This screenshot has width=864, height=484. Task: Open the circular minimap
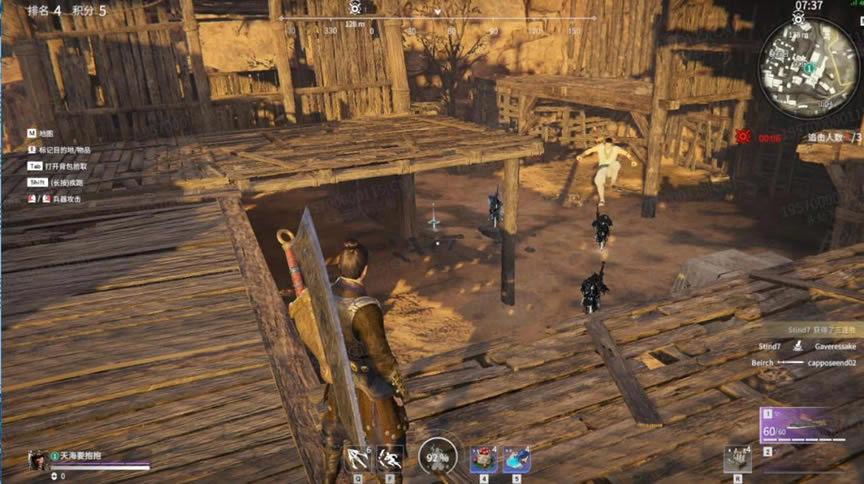click(807, 68)
